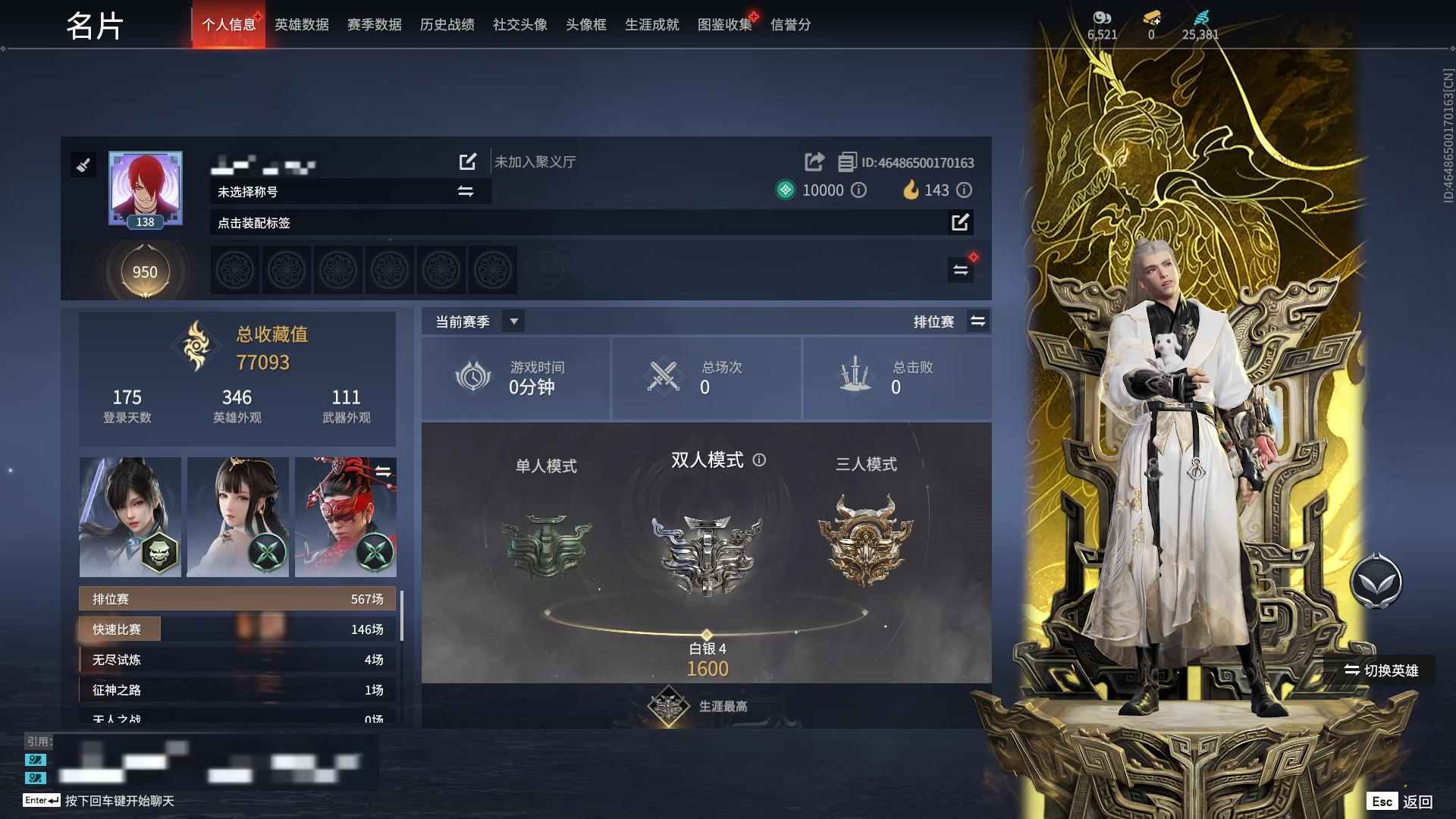Click the 950 circular level progress ring
The image size is (1456, 819).
pos(145,271)
